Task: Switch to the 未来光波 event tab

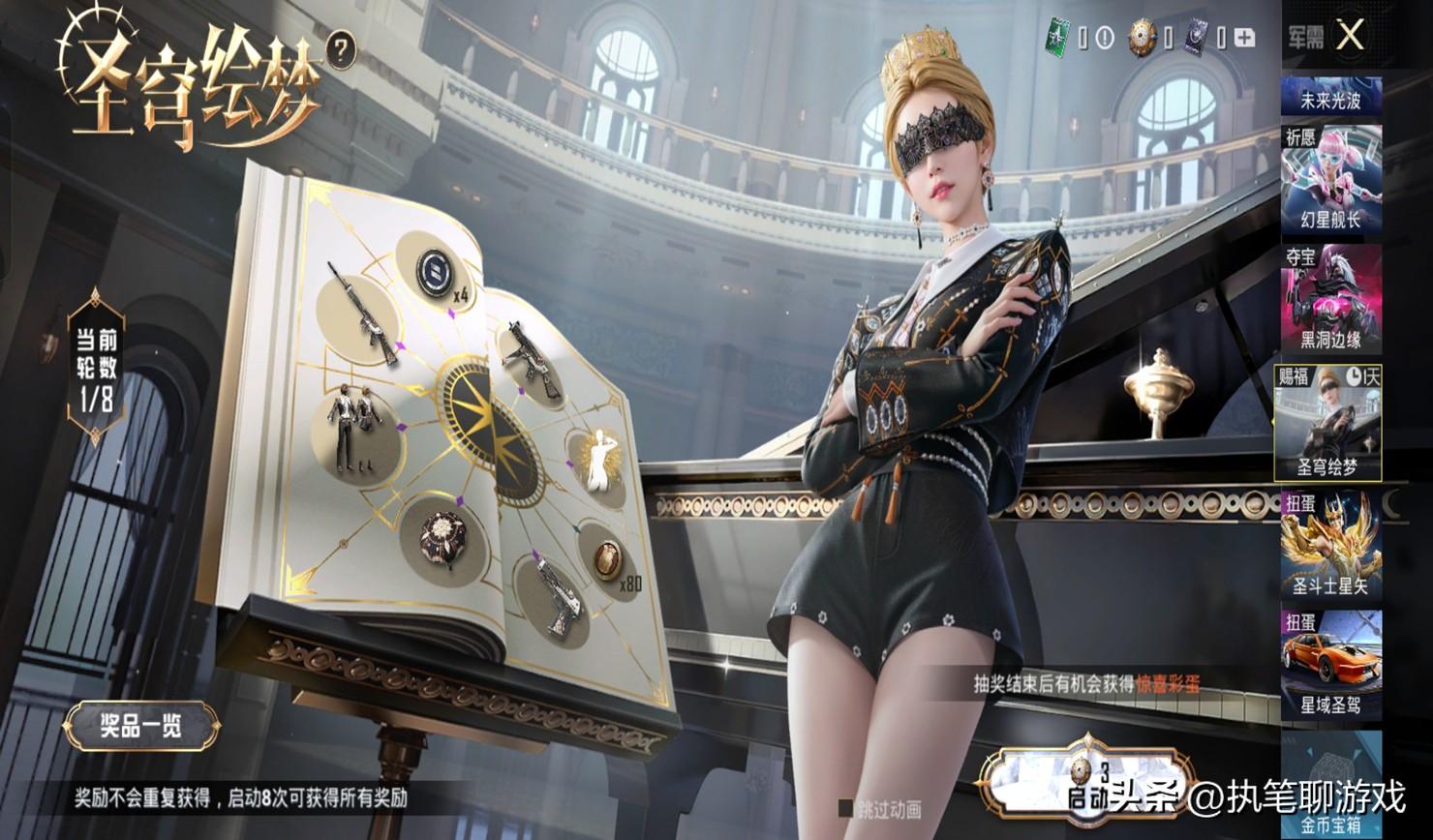Action: pyautogui.click(x=1331, y=98)
